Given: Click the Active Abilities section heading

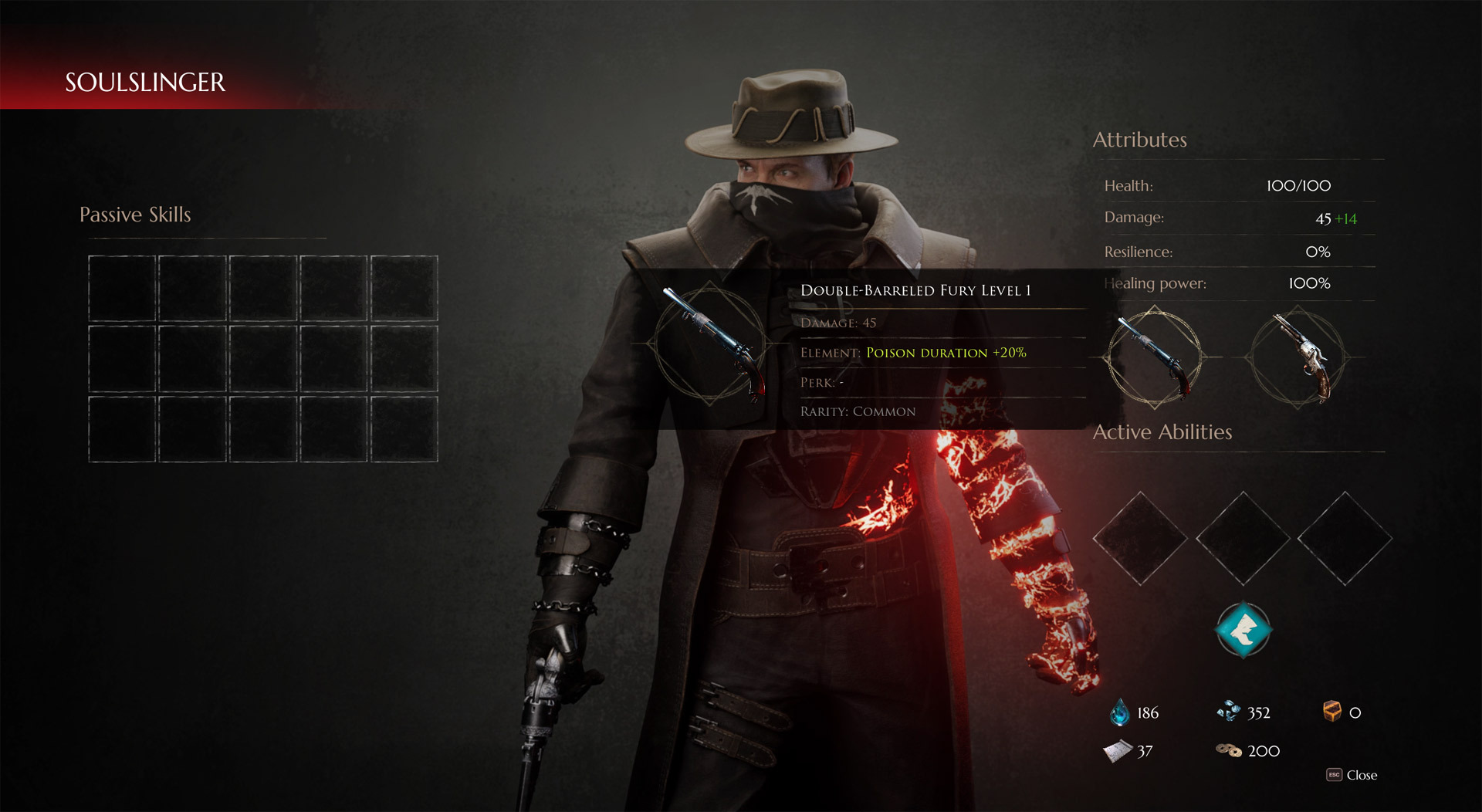Looking at the screenshot, I should (1162, 431).
